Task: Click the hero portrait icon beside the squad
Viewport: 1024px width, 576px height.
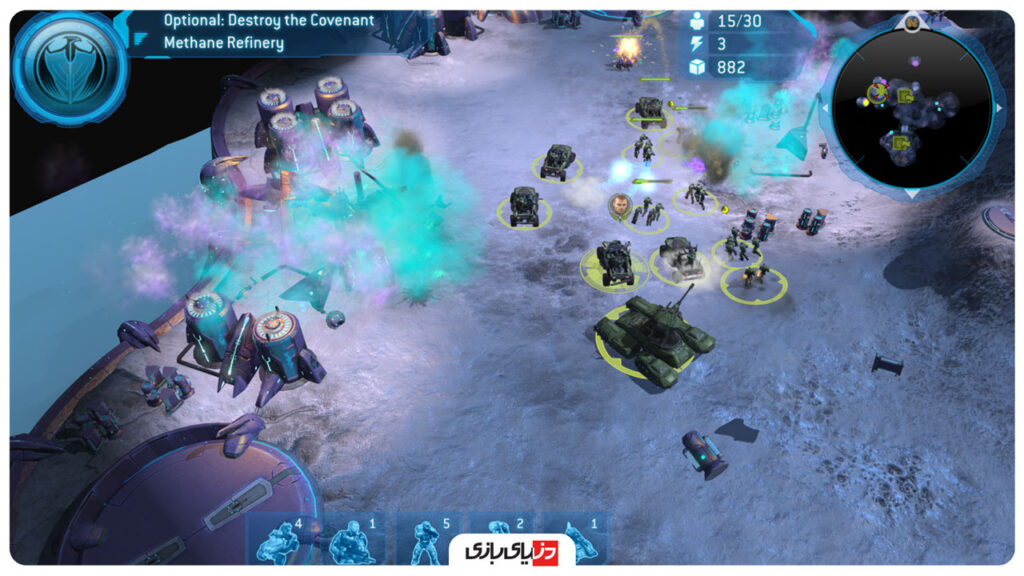Action: click(x=620, y=204)
